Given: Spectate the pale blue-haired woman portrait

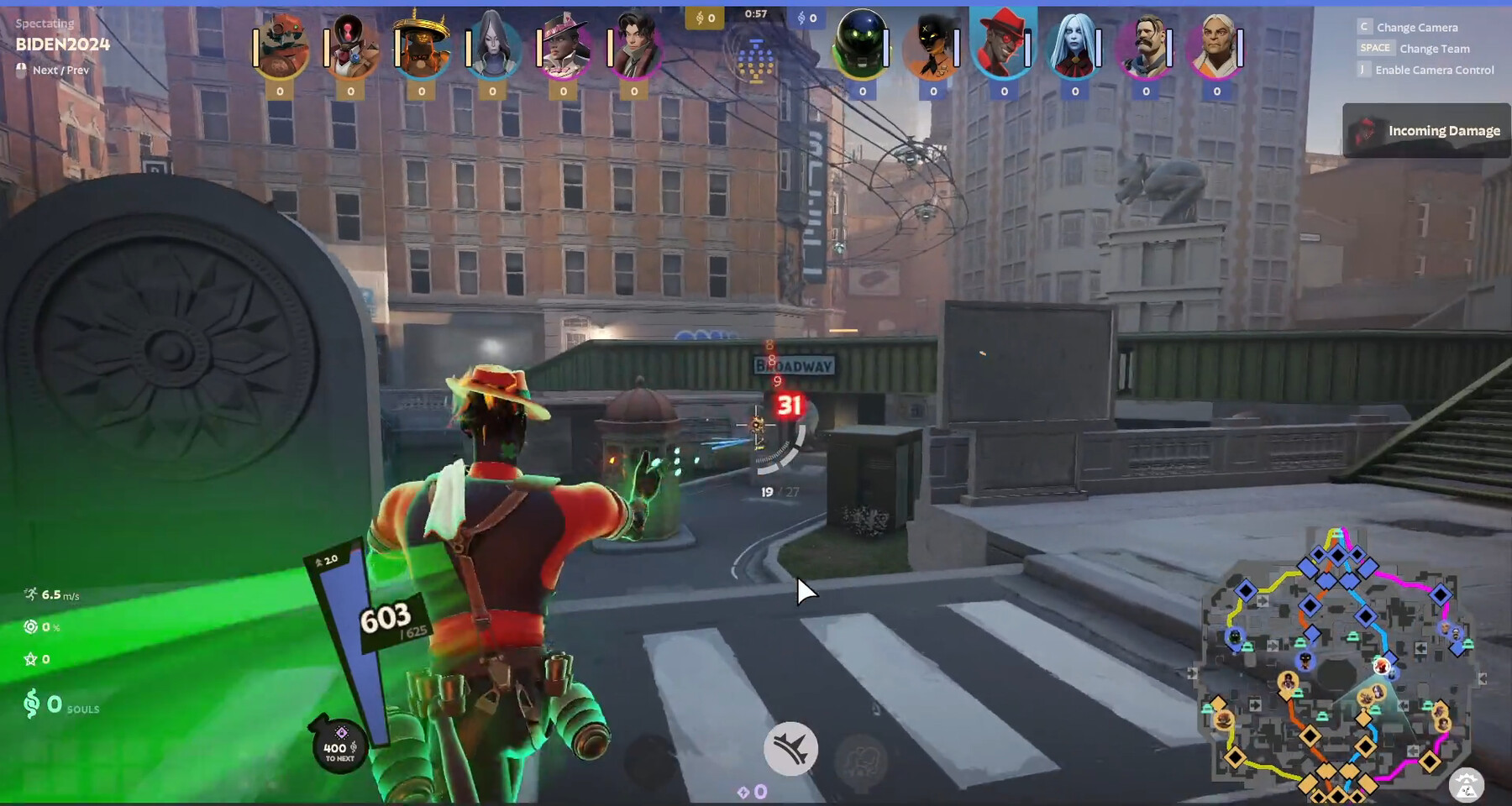Looking at the screenshot, I should tap(1074, 46).
